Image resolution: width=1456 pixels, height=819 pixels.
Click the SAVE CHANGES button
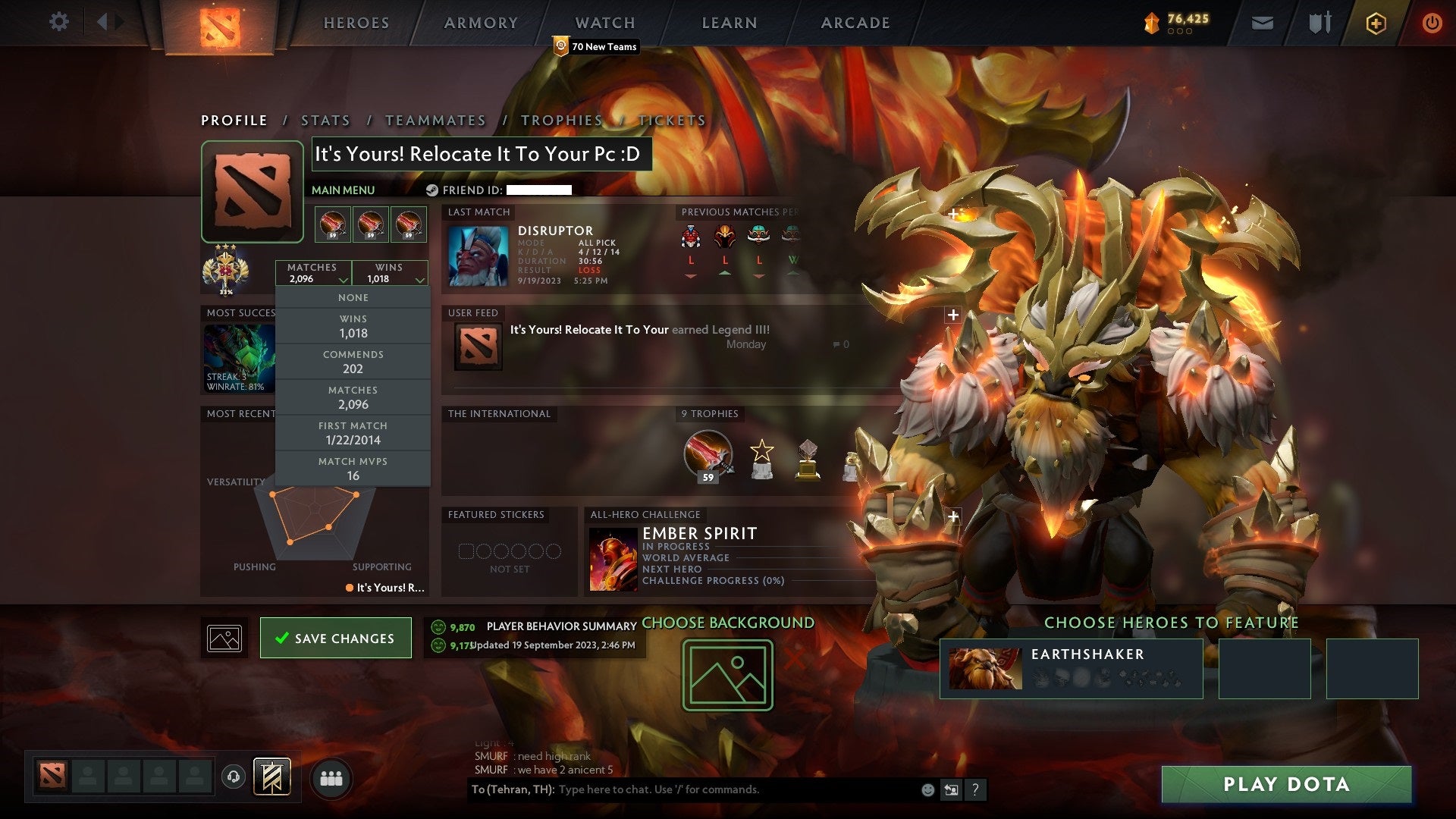point(335,638)
